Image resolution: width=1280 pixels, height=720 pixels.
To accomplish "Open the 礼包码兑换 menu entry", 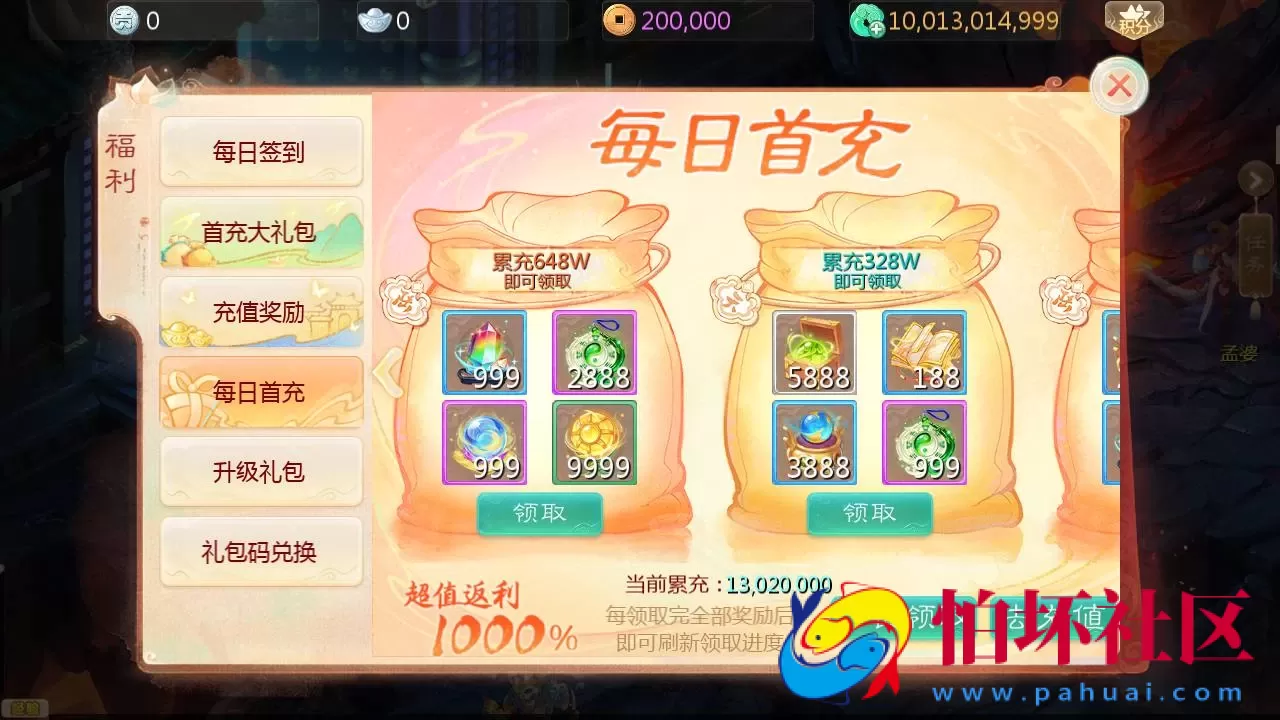I will pos(260,552).
